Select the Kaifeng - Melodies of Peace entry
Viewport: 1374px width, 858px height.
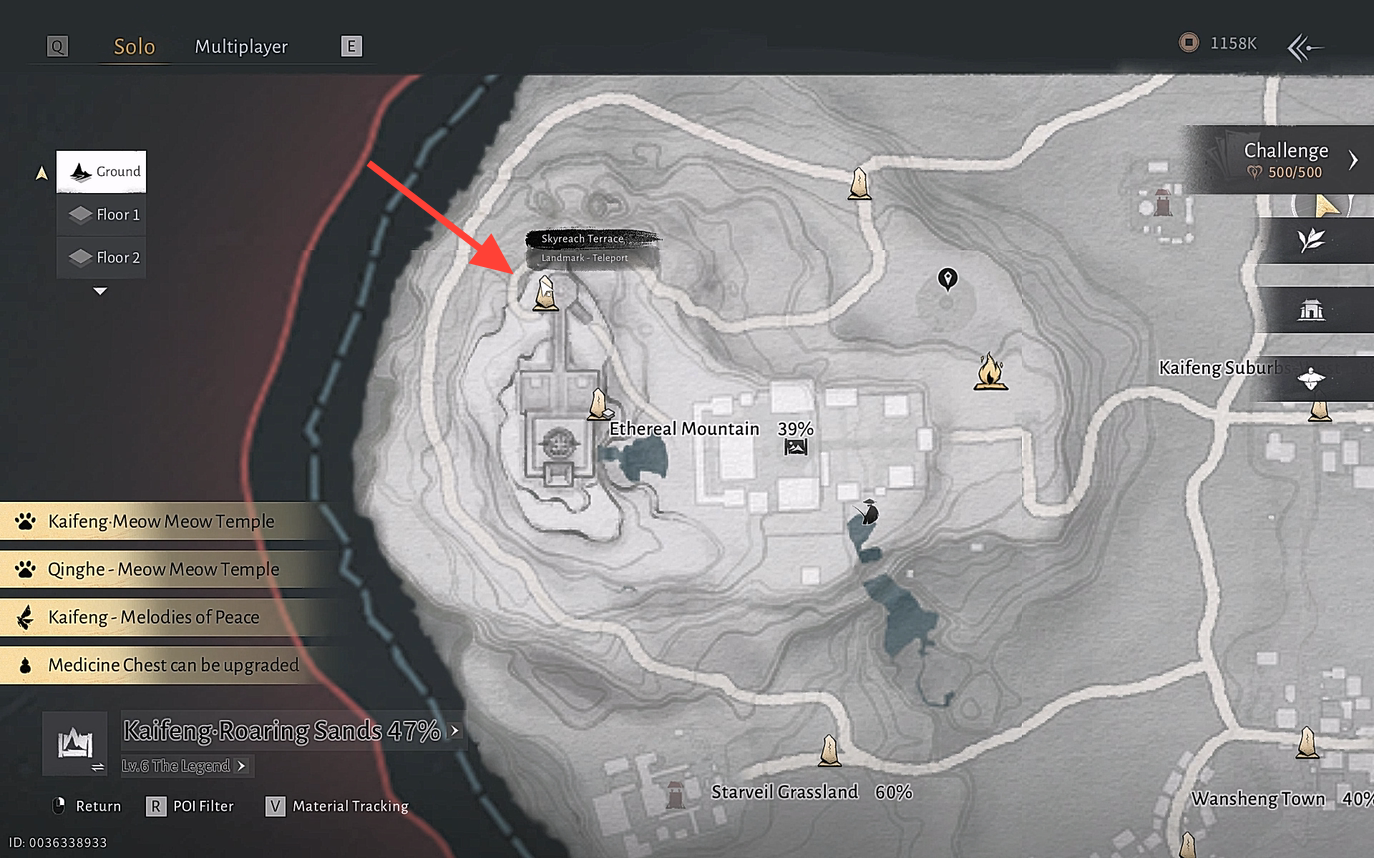pyautogui.click(x=153, y=617)
